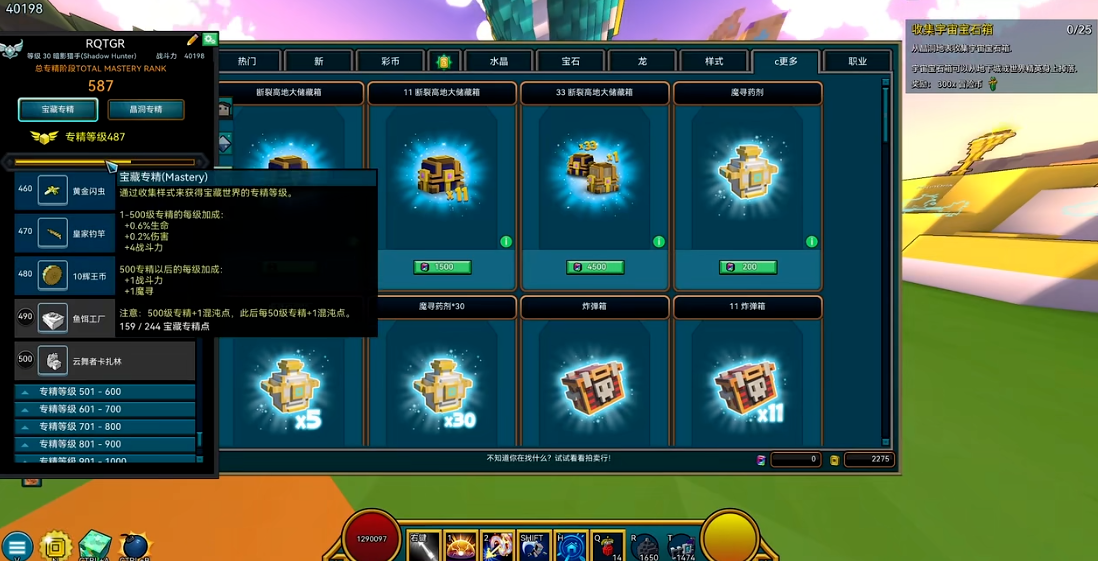The width and height of the screenshot is (1098, 561).
Task: Purchase 魔寻药剂 for 200
Action: [748, 267]
